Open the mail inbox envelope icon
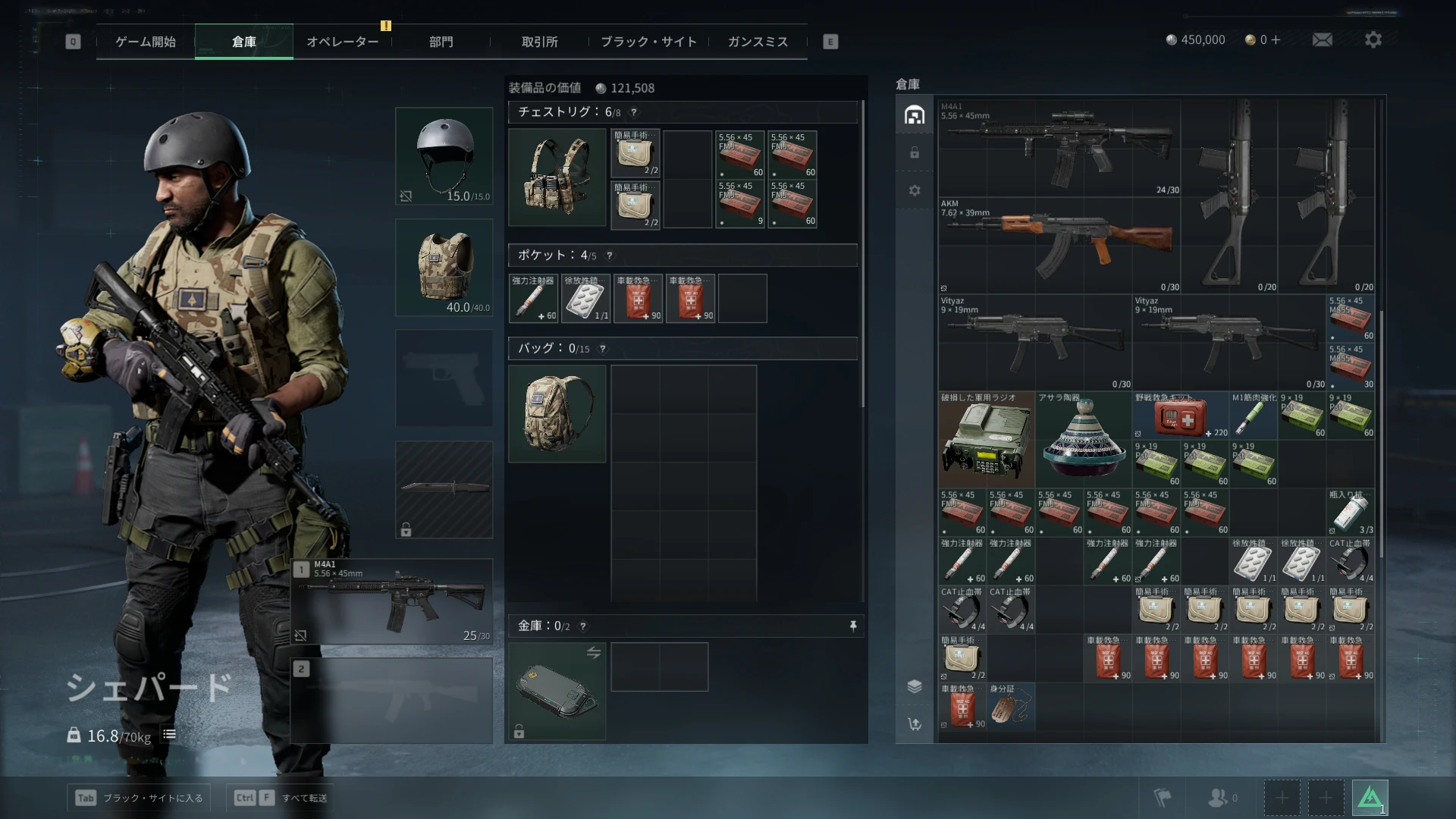The width and height of the screenshot is (1456, 819). coord(1323,39)
